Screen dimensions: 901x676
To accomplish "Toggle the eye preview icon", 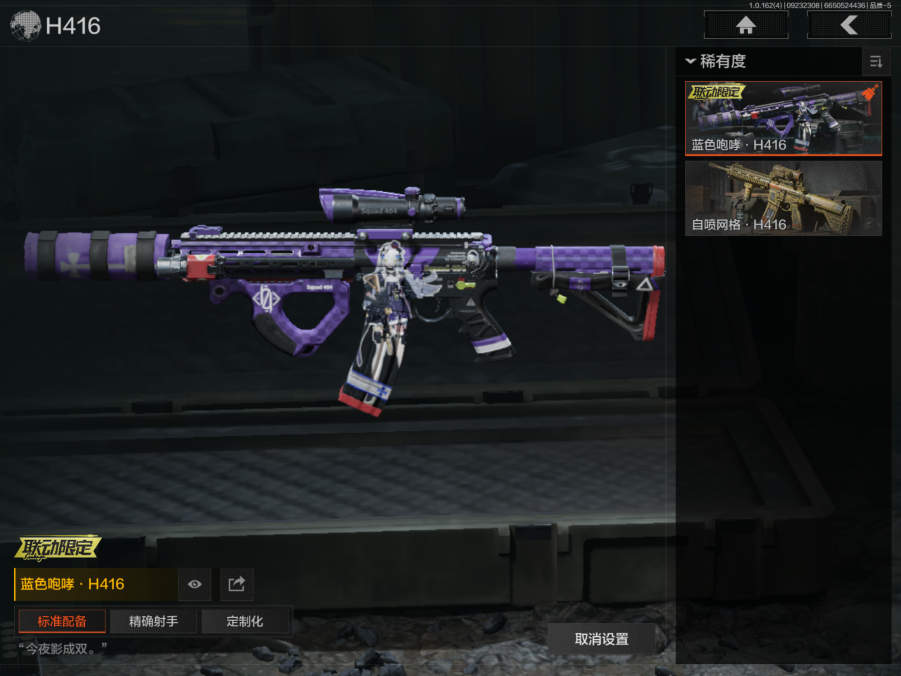I will tap(195, 584).
